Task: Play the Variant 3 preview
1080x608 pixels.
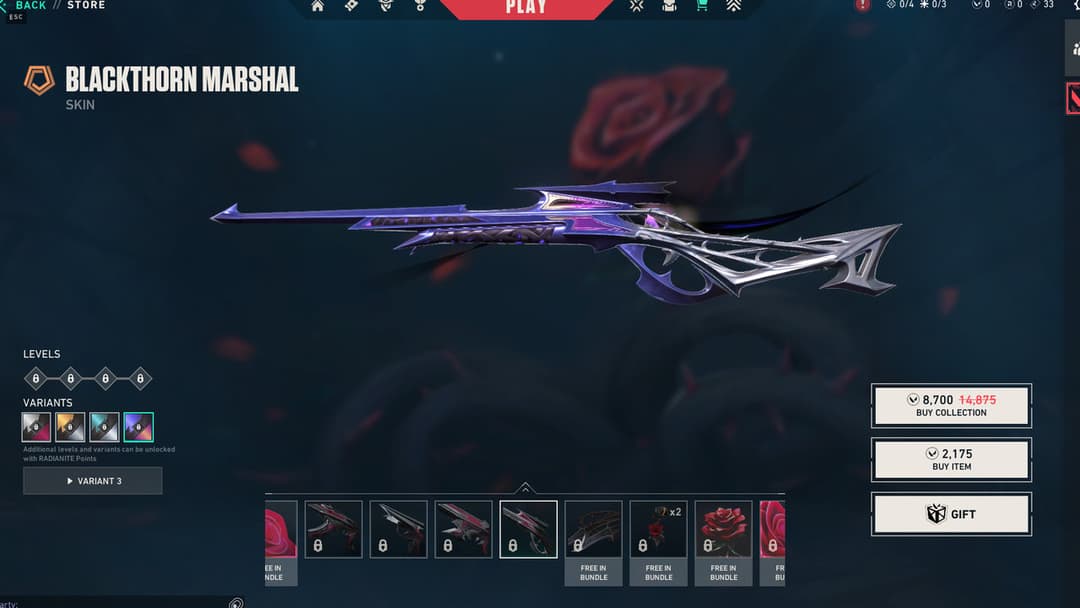Action: click(x=93, y=481)
